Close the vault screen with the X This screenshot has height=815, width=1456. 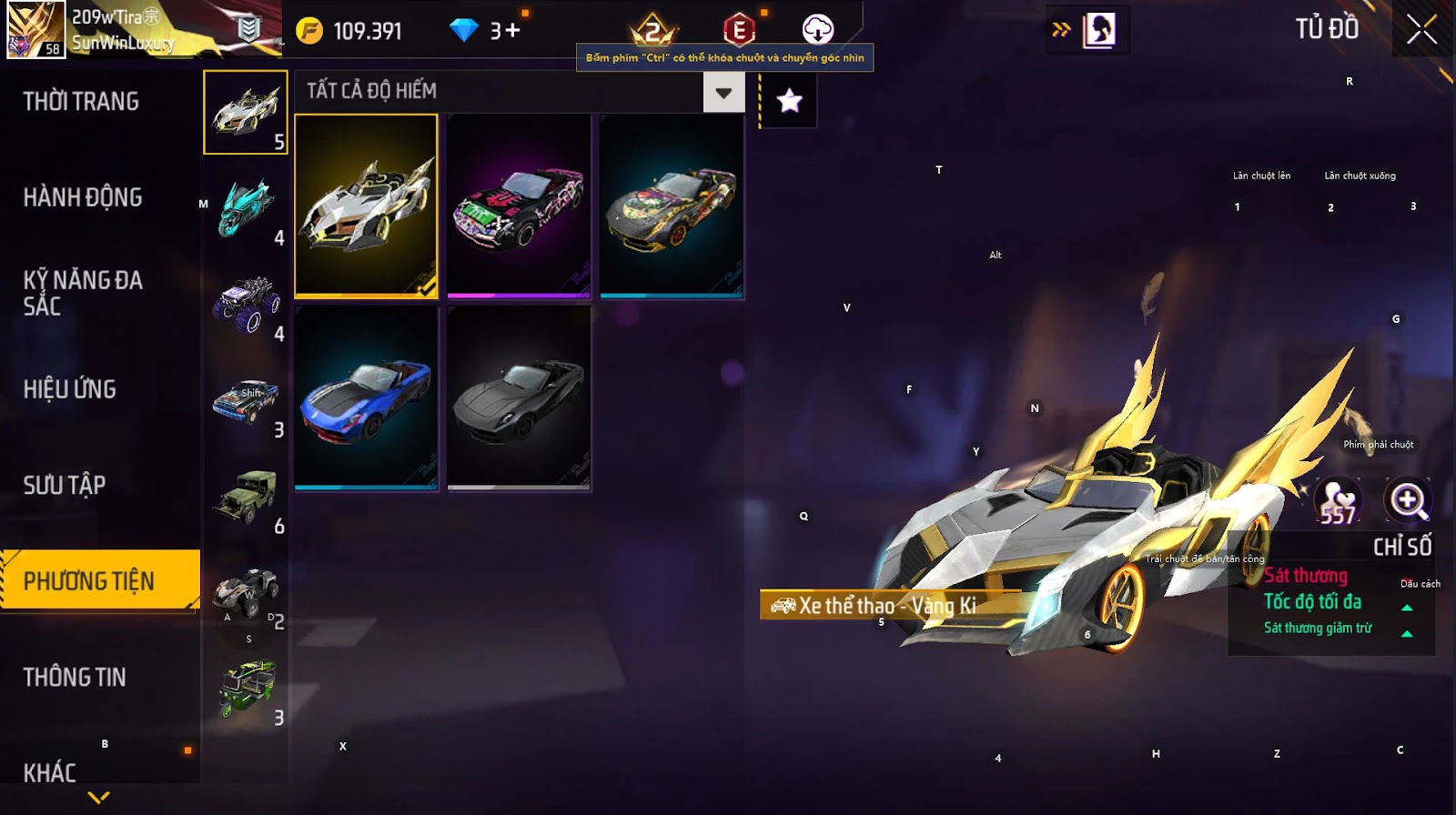pos(1421,31)
